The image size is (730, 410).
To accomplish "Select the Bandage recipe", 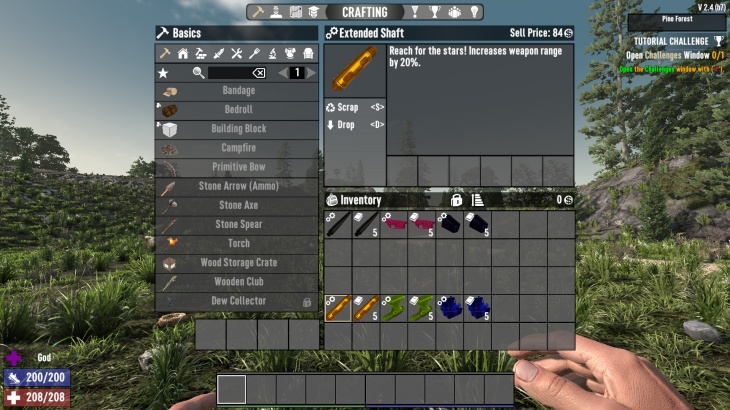I will click(x=238, y=91).
